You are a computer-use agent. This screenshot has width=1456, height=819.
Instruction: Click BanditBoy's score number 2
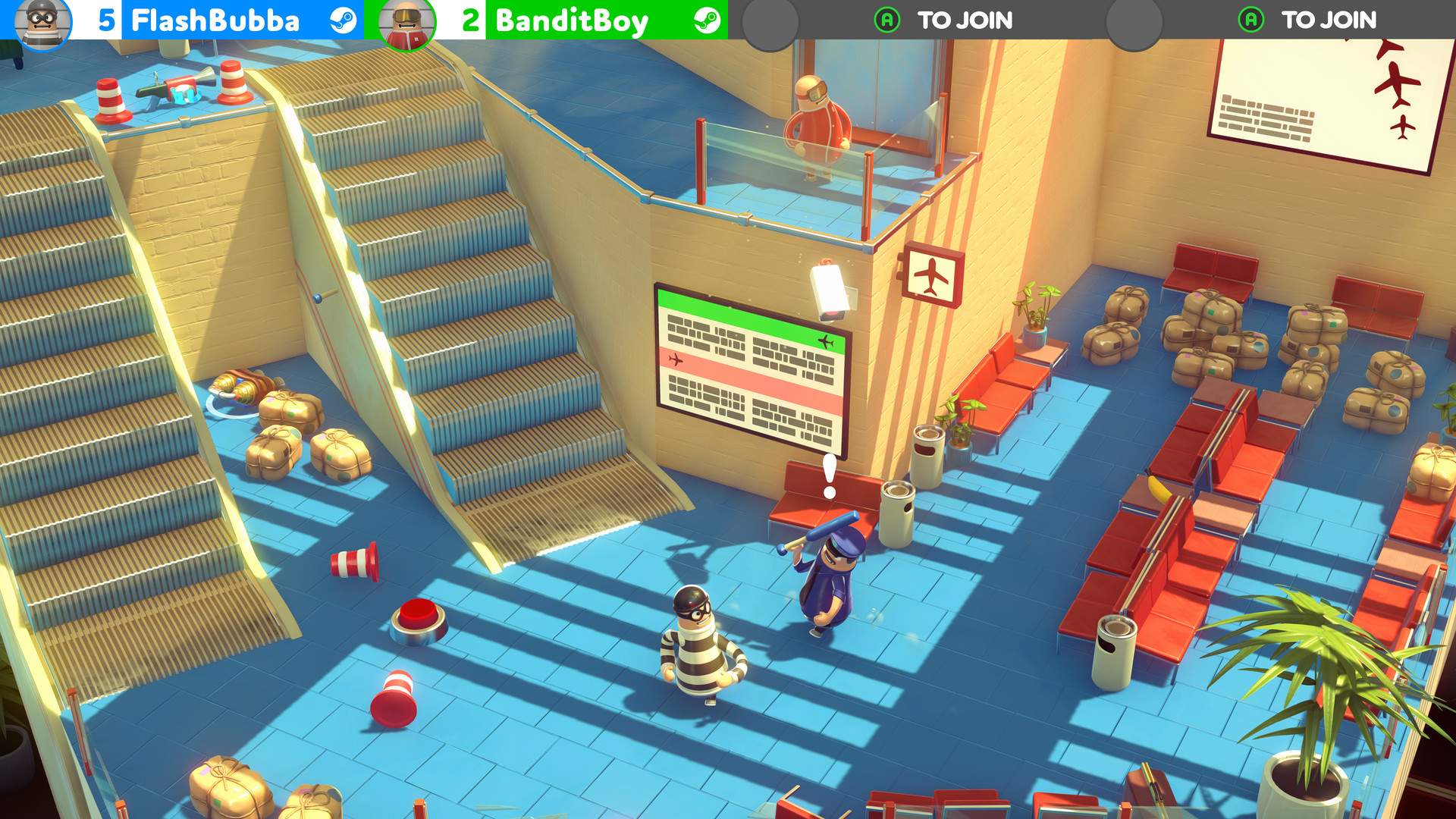[470, 20]
